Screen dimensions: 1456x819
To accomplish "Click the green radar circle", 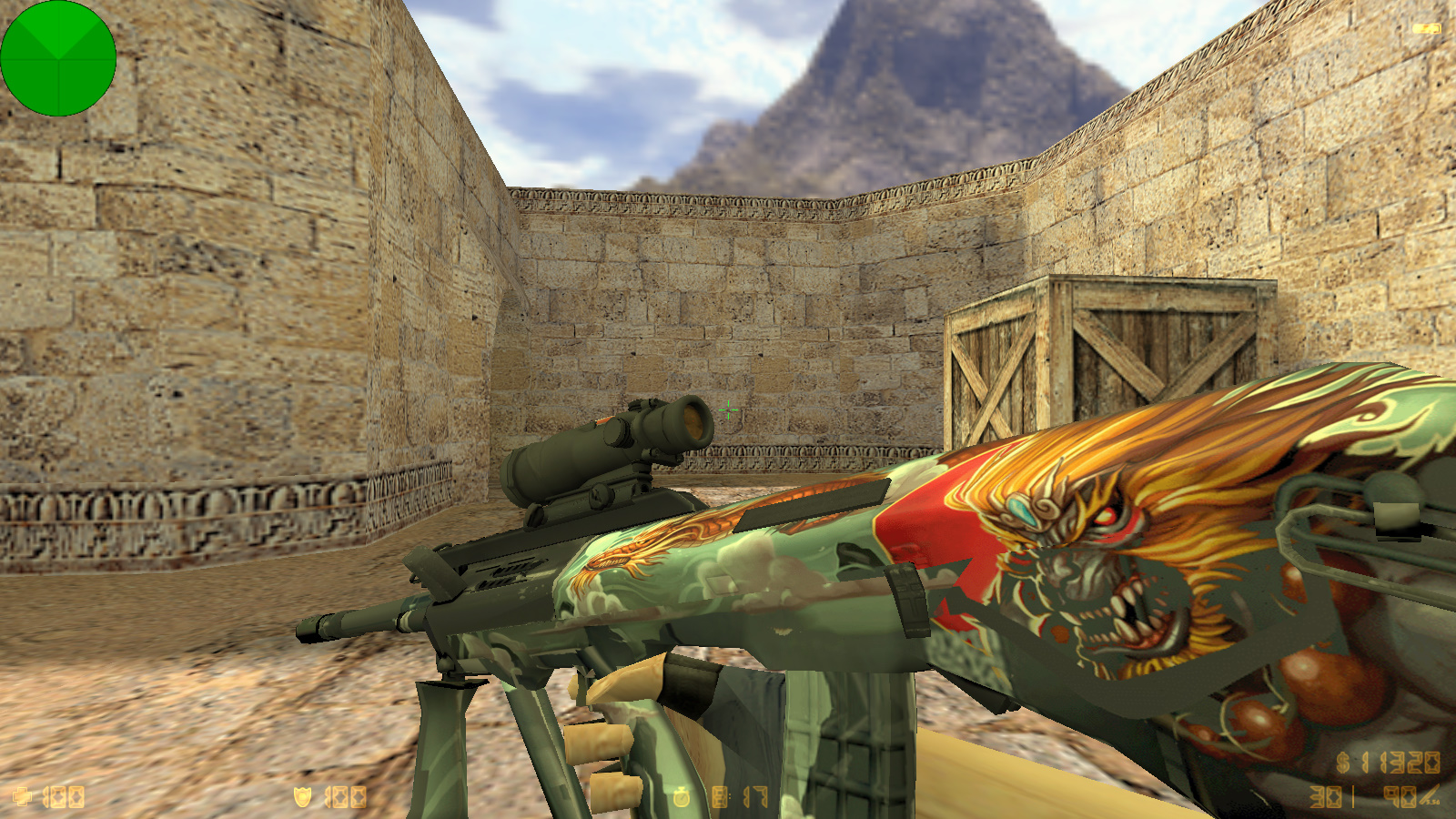I will tap(58, 58).
